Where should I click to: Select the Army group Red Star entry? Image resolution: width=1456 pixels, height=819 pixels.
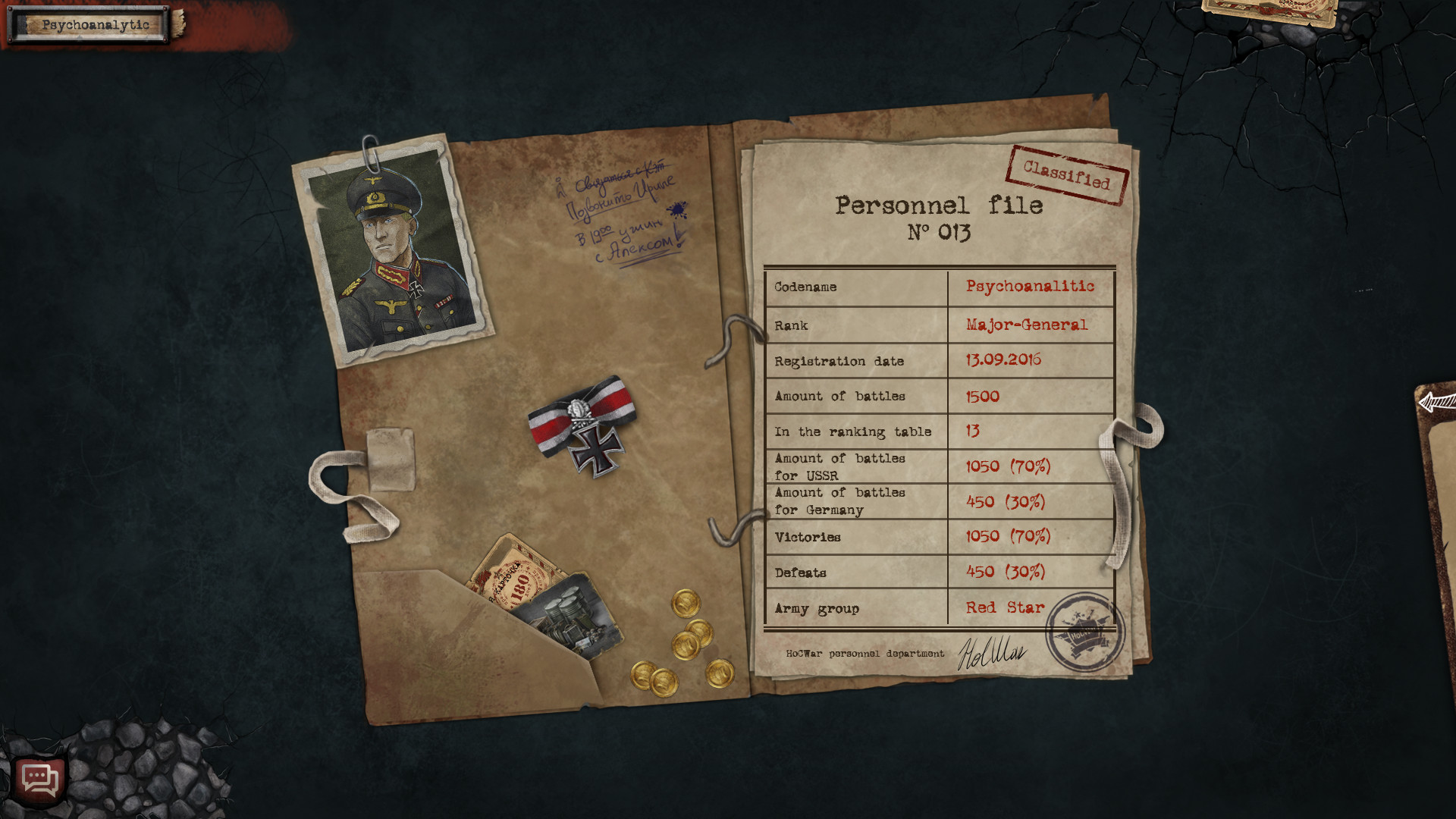click(x=1004, y=607)
